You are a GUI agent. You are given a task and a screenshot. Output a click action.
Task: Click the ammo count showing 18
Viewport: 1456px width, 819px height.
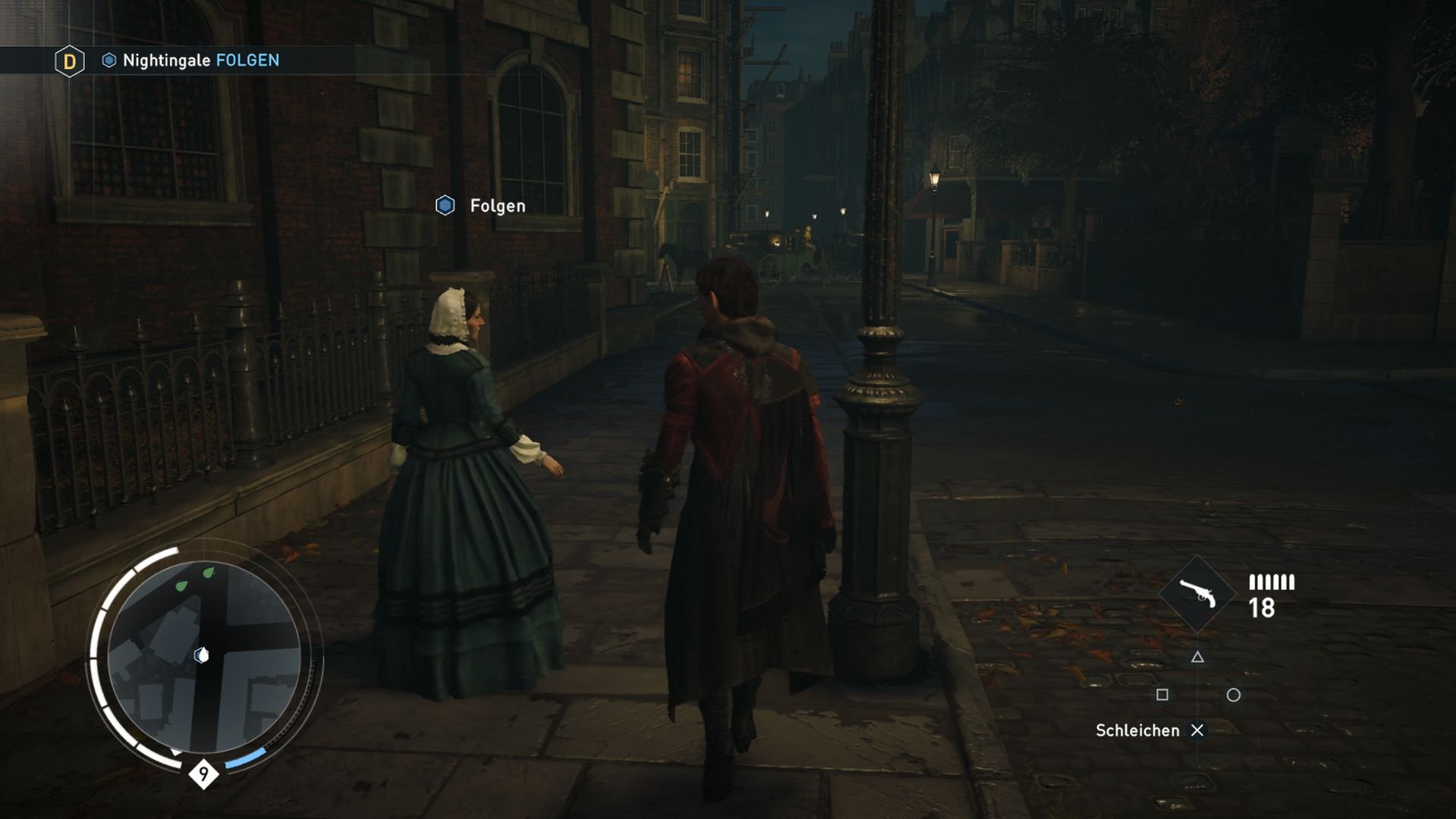[1262, 607]
